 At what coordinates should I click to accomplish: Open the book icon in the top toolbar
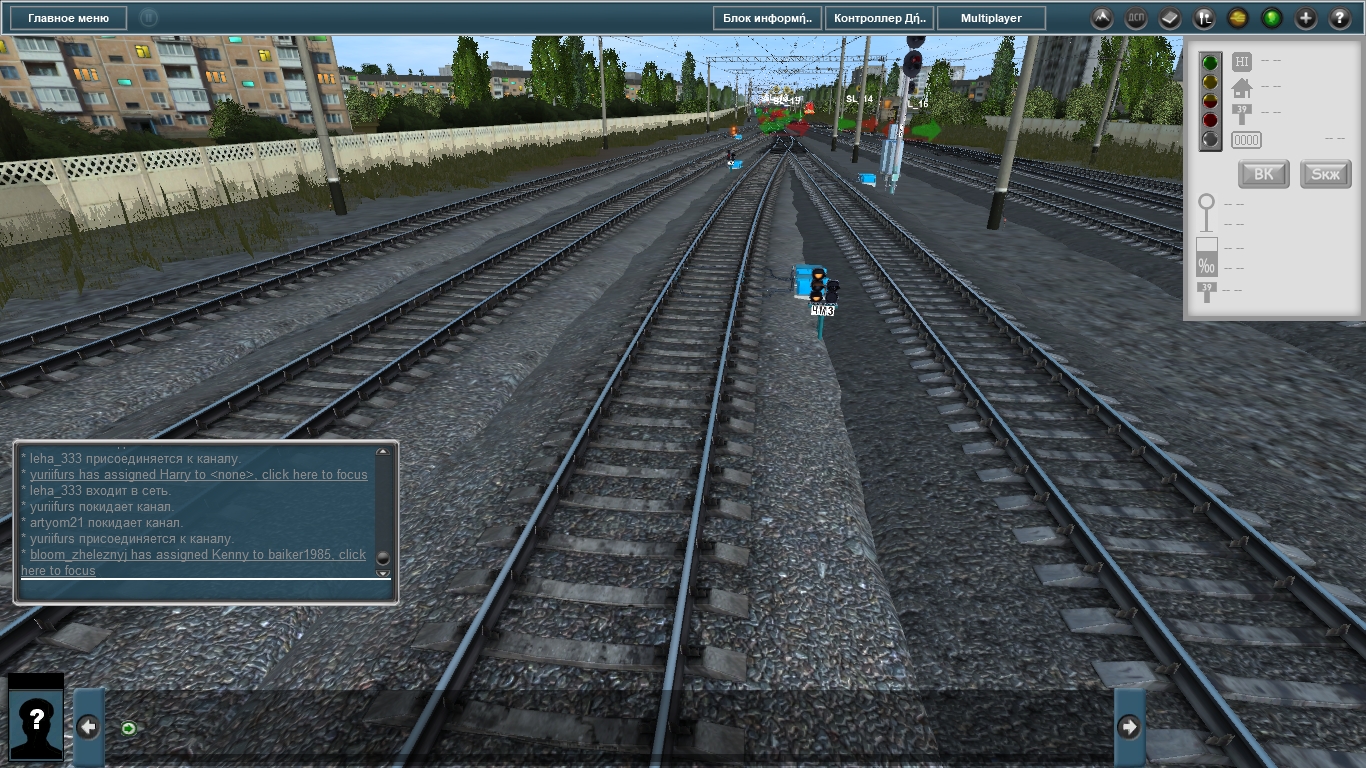(x=1170, y=18)
